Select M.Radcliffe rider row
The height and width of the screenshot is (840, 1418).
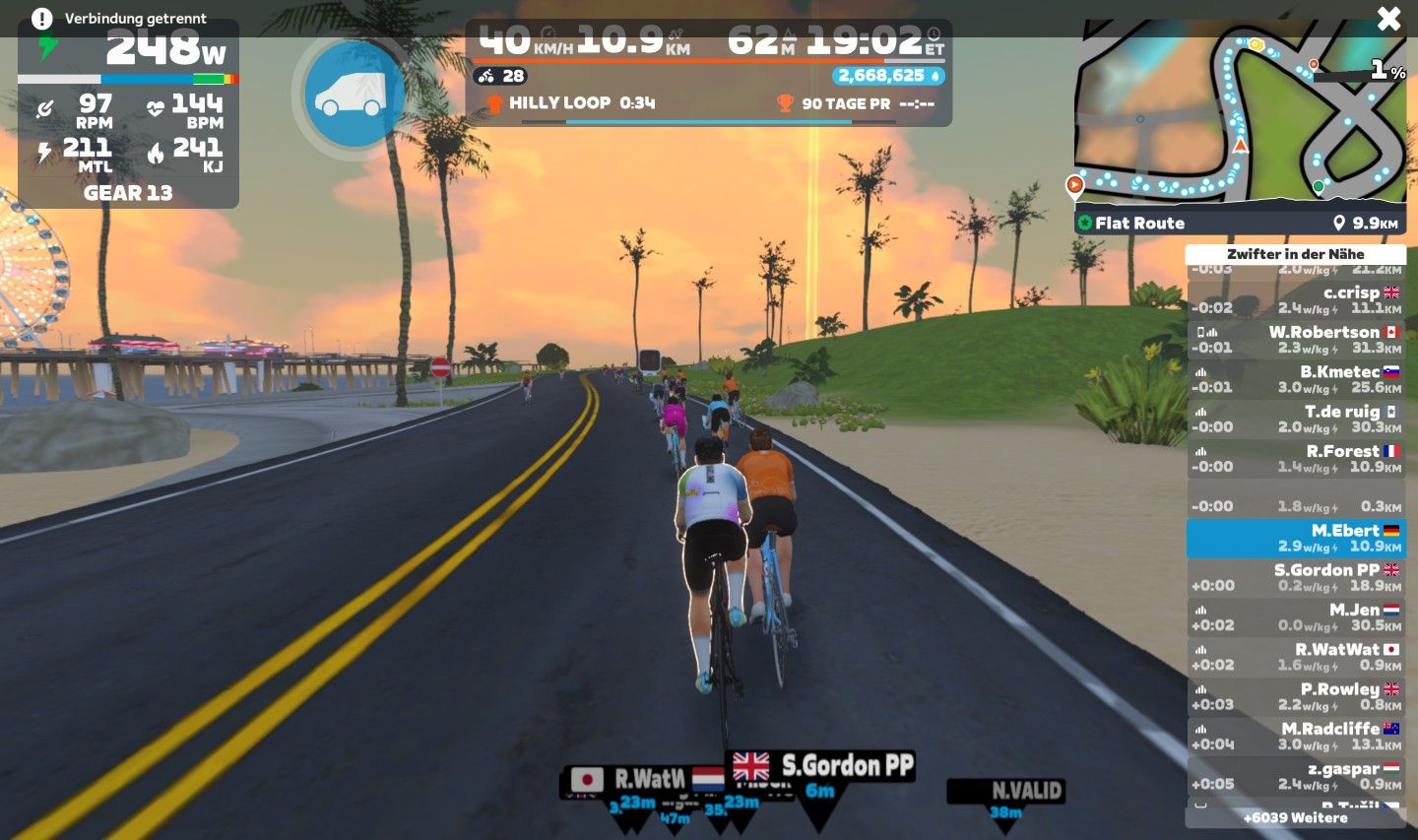point(1296,736)
